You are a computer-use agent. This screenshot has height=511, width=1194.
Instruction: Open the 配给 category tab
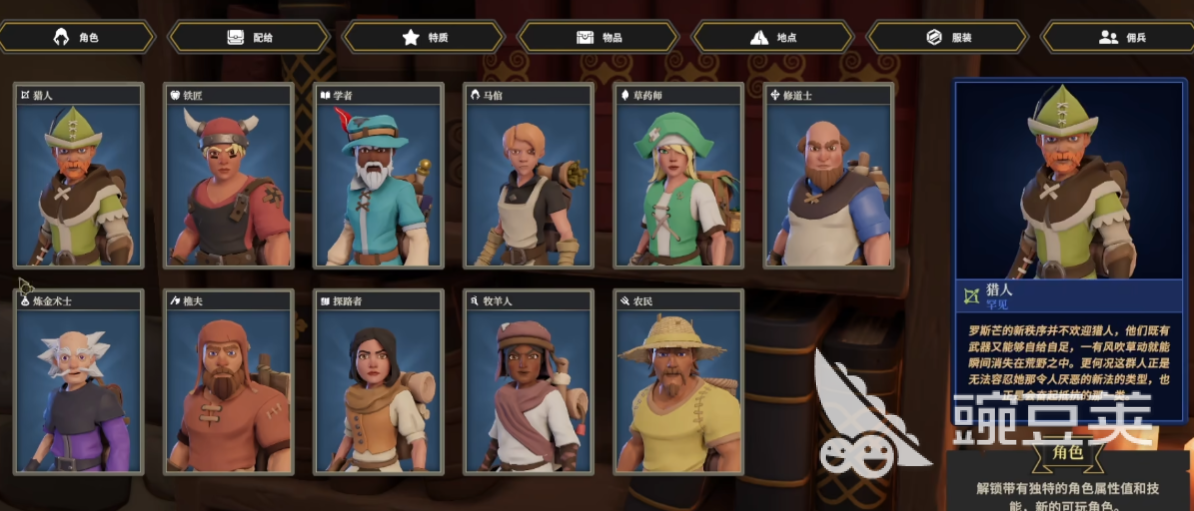[249, 37]
